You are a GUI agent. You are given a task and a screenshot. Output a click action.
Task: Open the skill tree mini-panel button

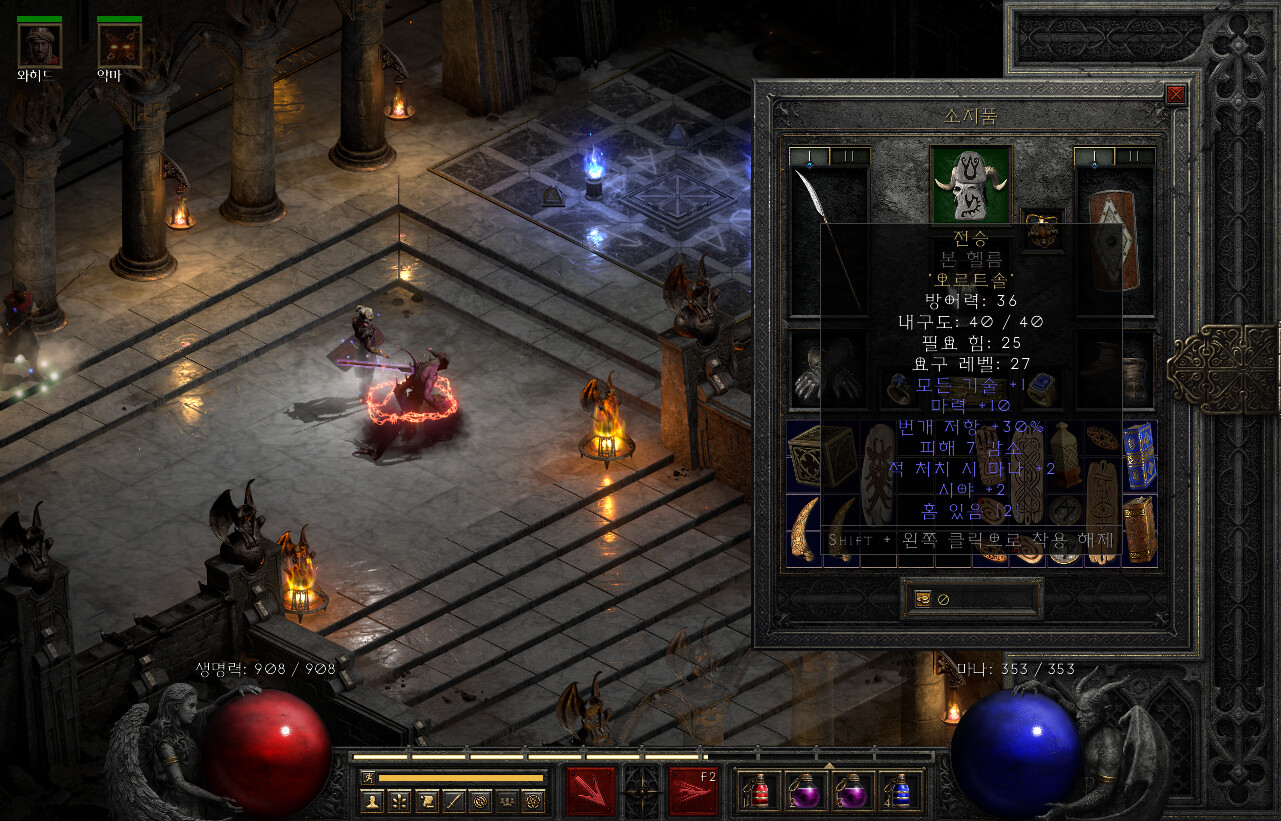tap(399, 800)
